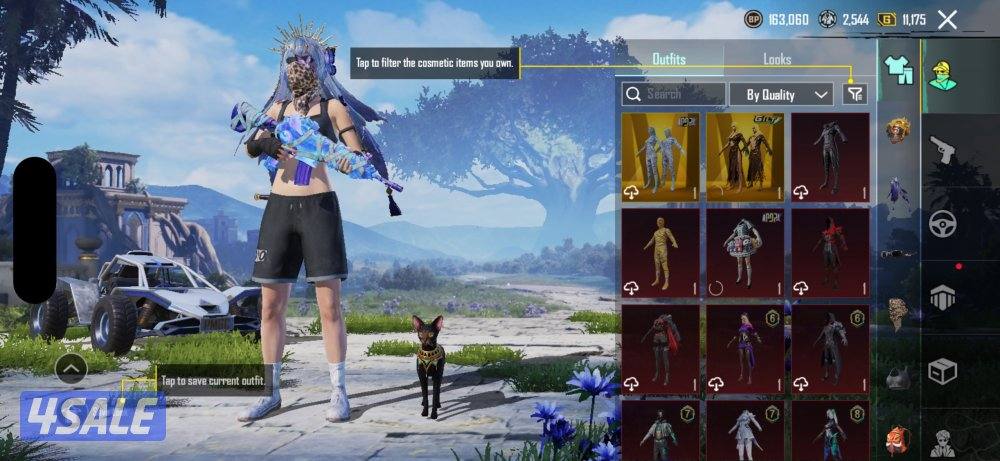
Task: Click the outfit search field
Action: pos(673,94)
